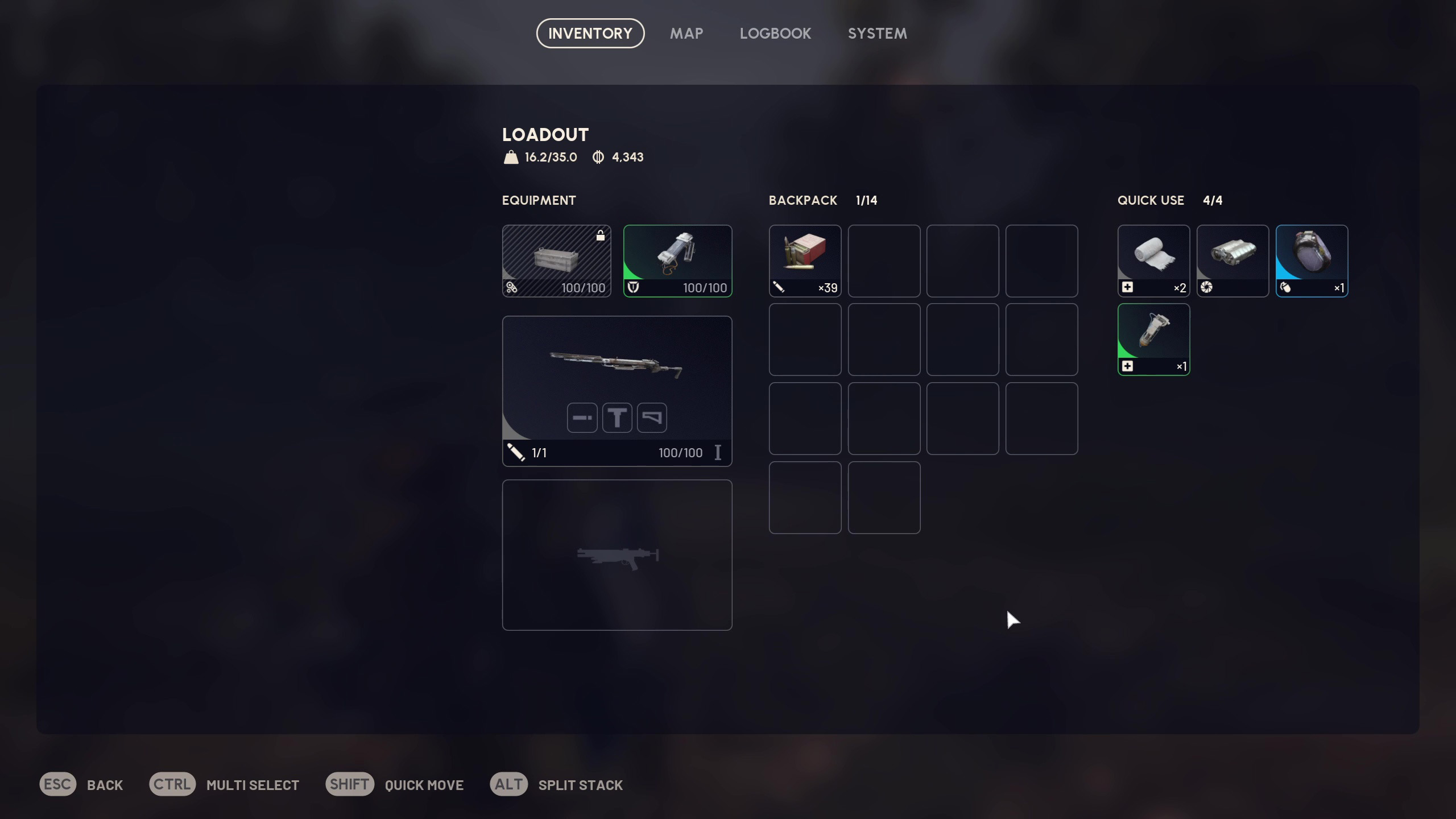Click the rifle's stock attachment slot
The height and width of the screenshot is (819, 1456).
(x=652, y=418)
